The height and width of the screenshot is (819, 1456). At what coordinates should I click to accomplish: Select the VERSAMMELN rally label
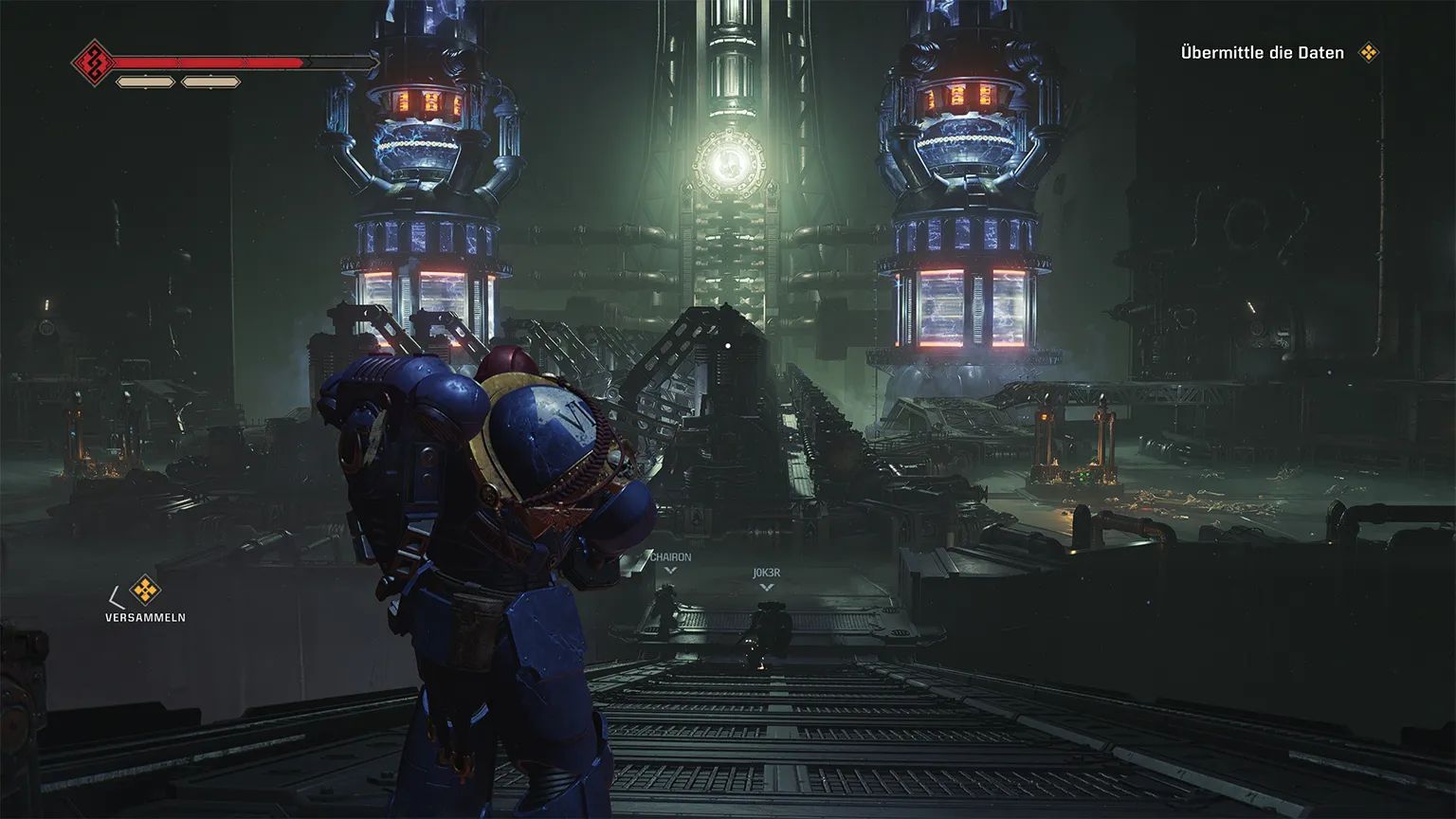[x=144, y=617]
